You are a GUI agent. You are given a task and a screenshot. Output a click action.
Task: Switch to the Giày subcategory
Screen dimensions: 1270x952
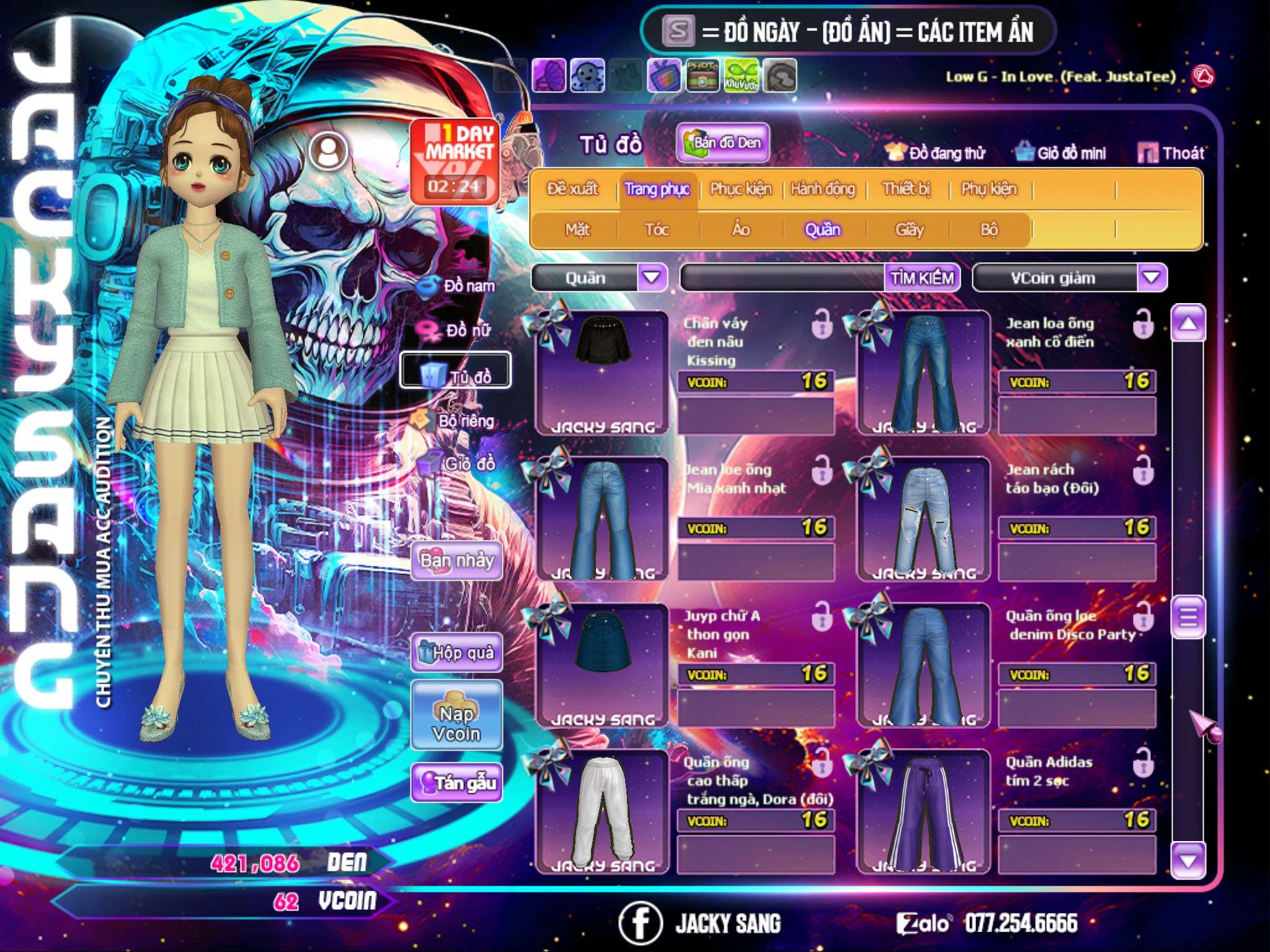[909, 230]
